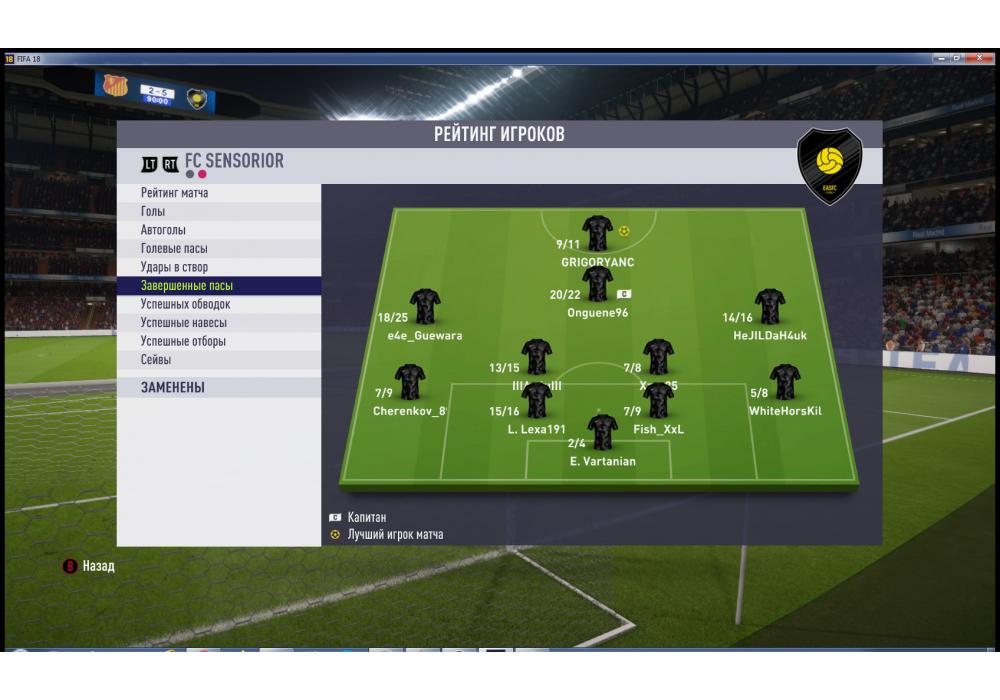This screenshot has height=700, width=1000.
Task: Select player GRIGORYANC on the pitch
Action: 597,234
